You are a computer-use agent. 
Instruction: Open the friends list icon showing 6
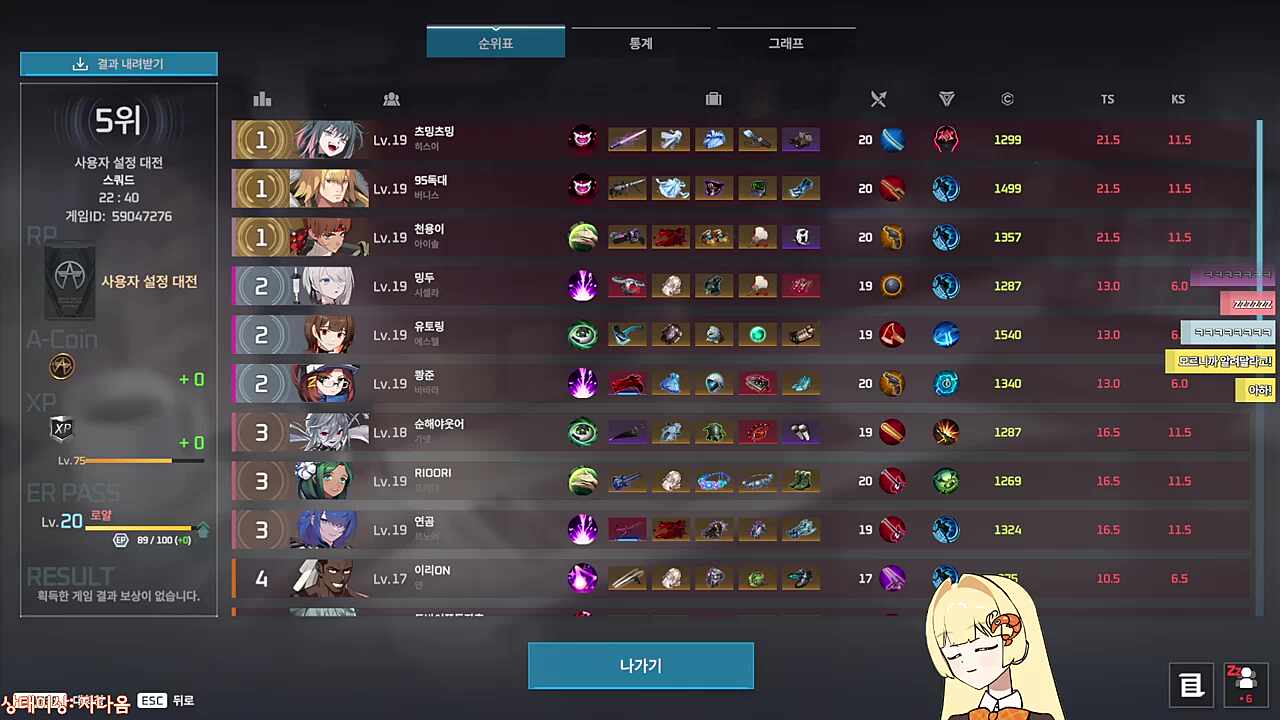(x=1243, y=684)
